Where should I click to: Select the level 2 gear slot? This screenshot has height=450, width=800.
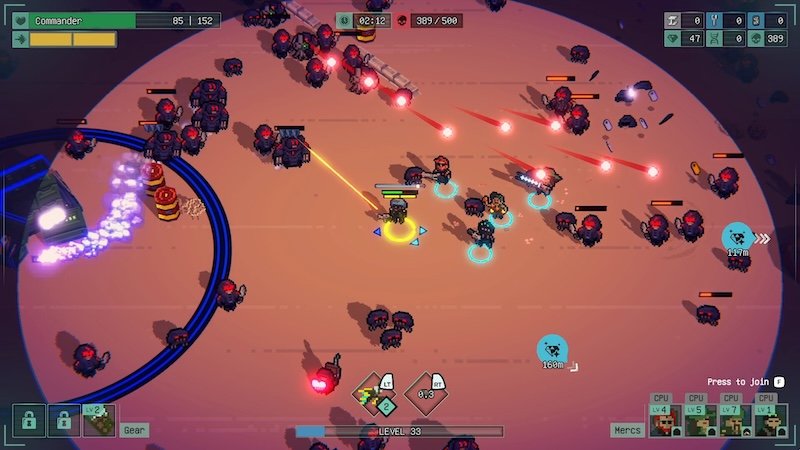100,420
